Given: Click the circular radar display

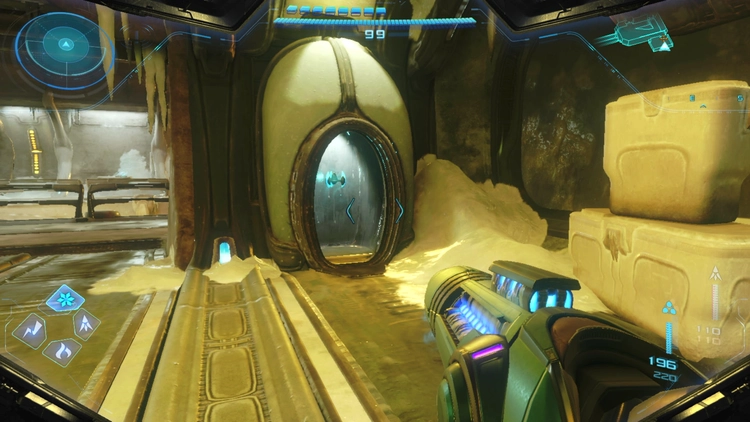Looking at the screenshot, I should coord(64,45).
